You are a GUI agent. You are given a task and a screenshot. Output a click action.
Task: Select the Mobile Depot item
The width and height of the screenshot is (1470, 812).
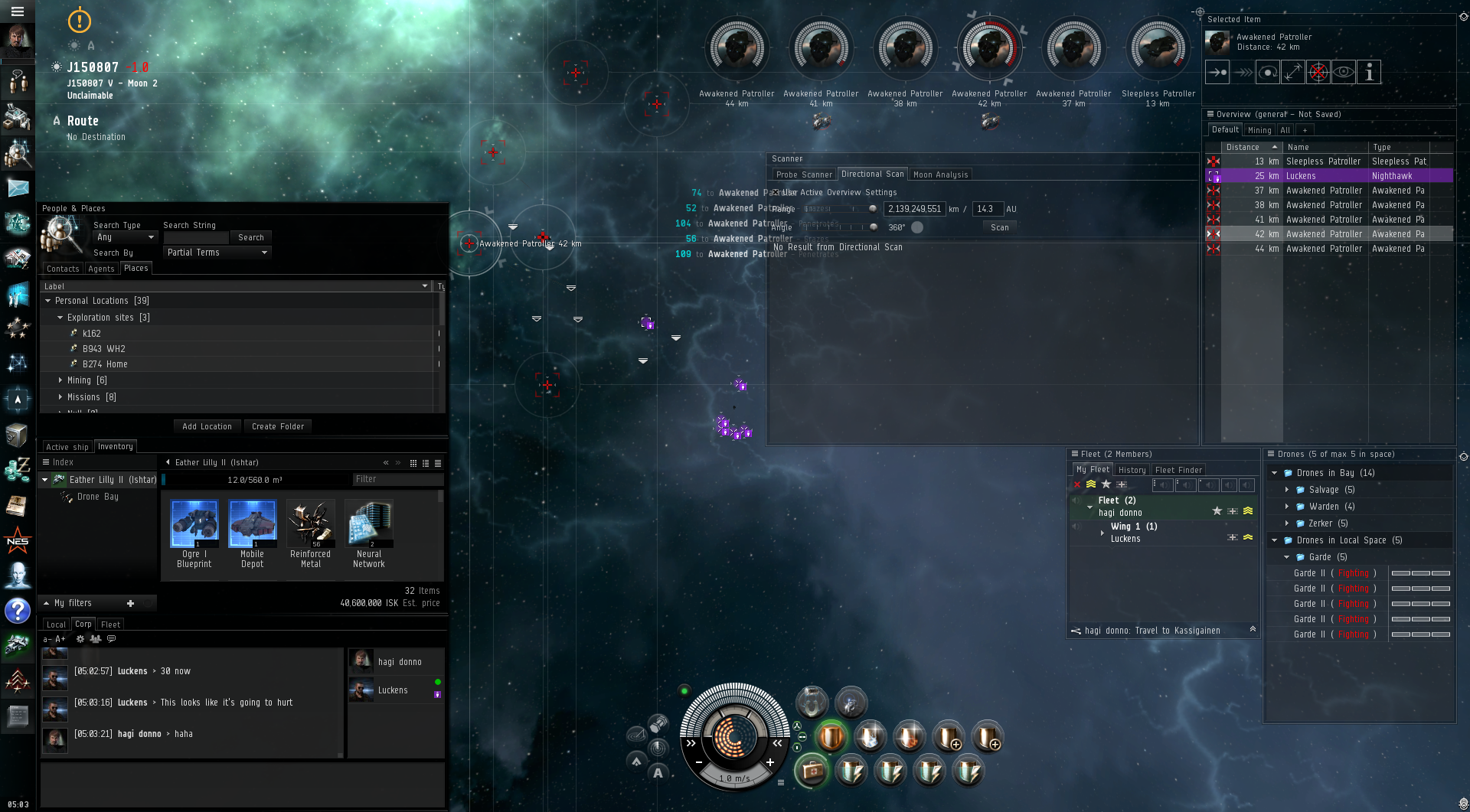point(252,533)
